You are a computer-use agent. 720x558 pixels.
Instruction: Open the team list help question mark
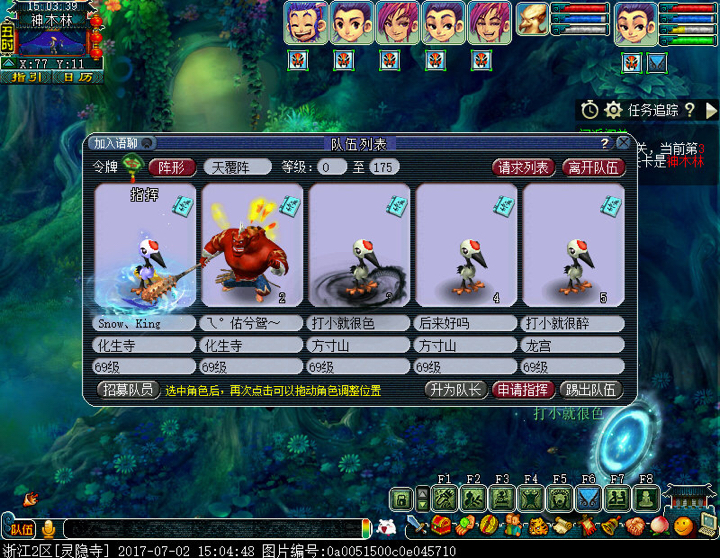tap(604, 143)
